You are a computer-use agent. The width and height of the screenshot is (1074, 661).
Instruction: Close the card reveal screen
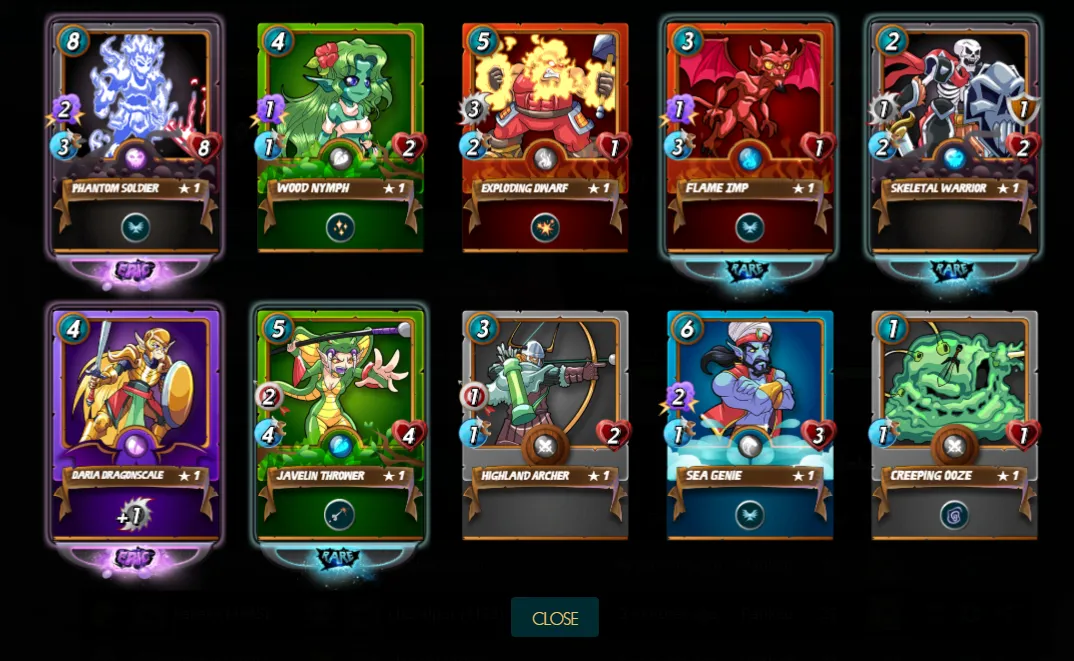554,618
